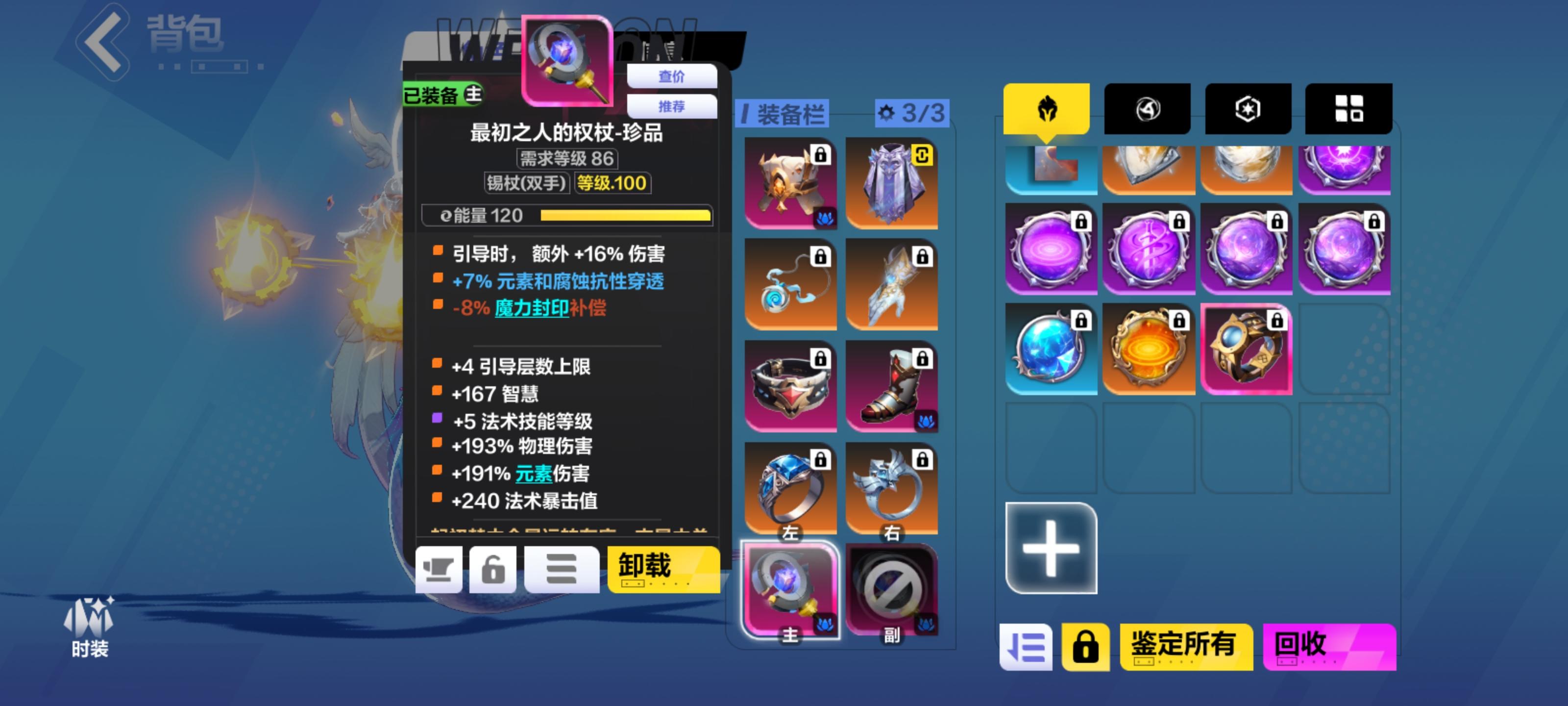Click the plus tile to add new slot
Screen dimensions: 1568x706
(1051, 548)
